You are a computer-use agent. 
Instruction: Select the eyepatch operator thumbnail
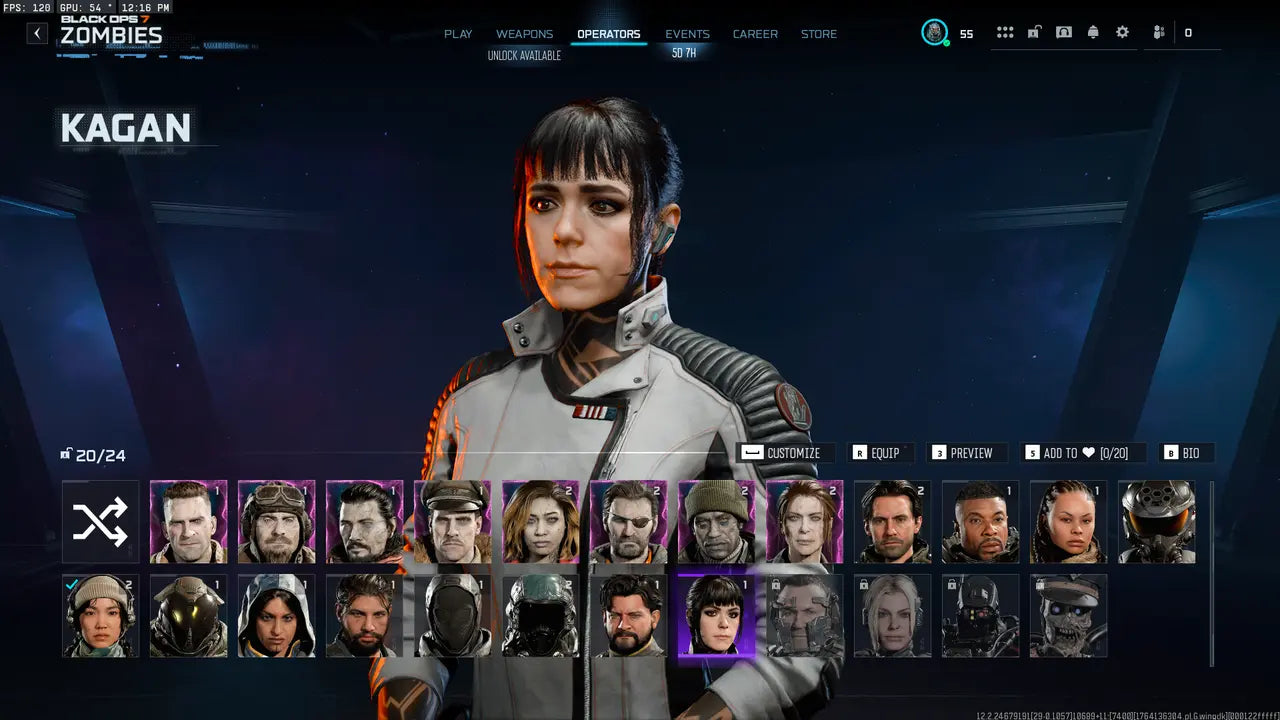(628, 520)
